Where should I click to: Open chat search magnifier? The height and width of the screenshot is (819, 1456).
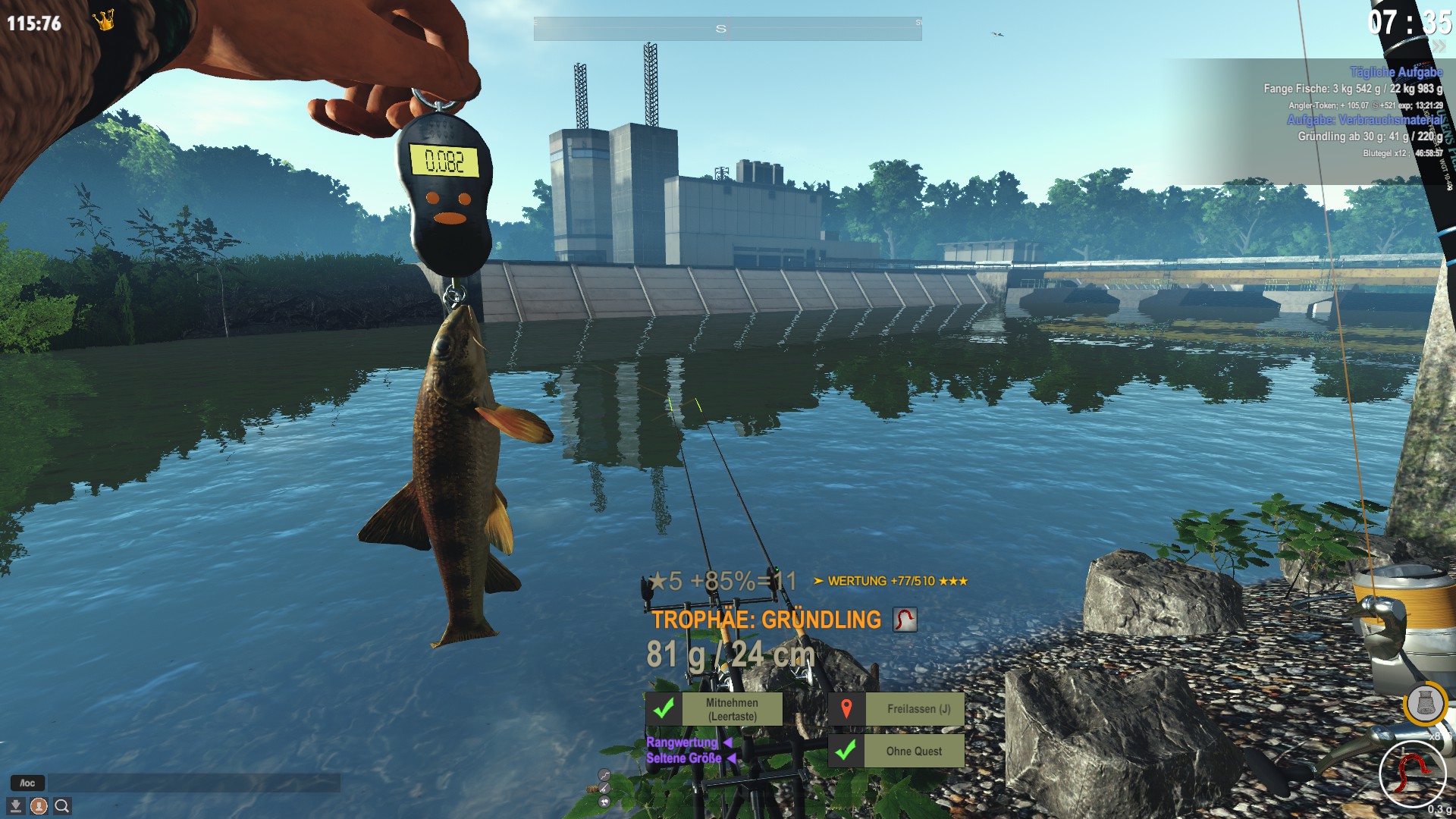click(x=62, y=806)
